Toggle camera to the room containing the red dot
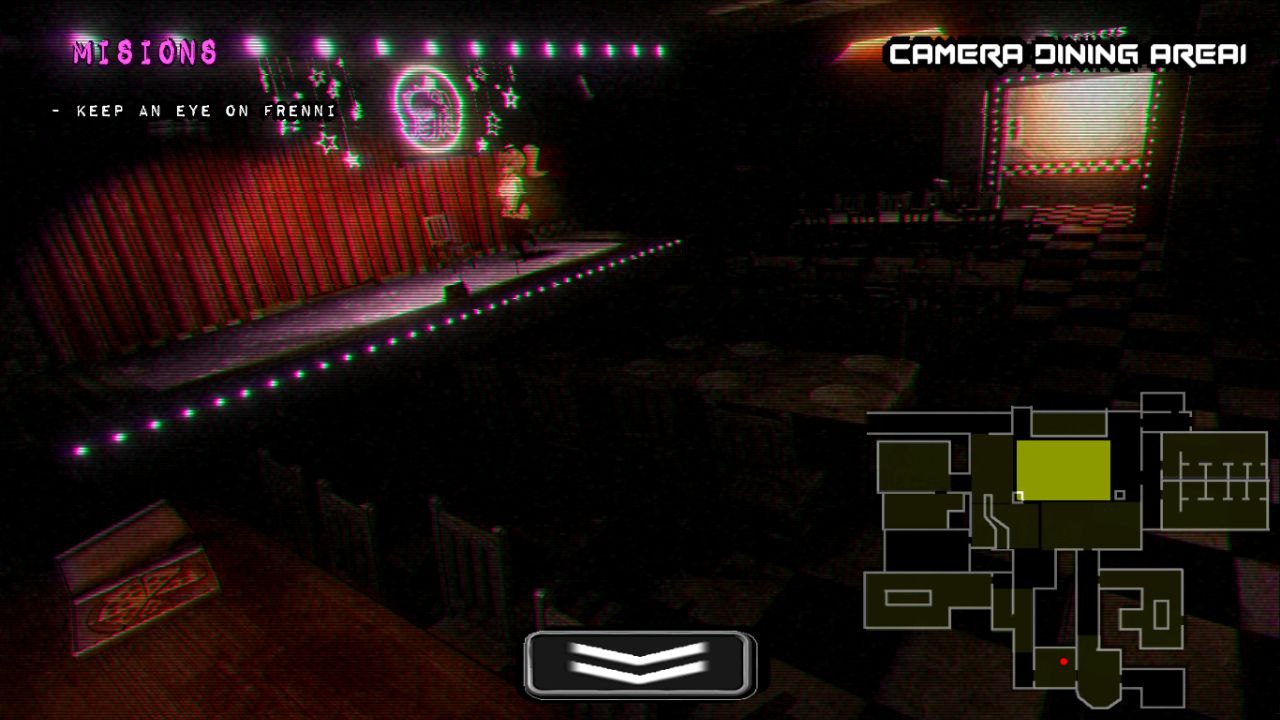Screen dimensions: 1280x720 click(1053, 667)
